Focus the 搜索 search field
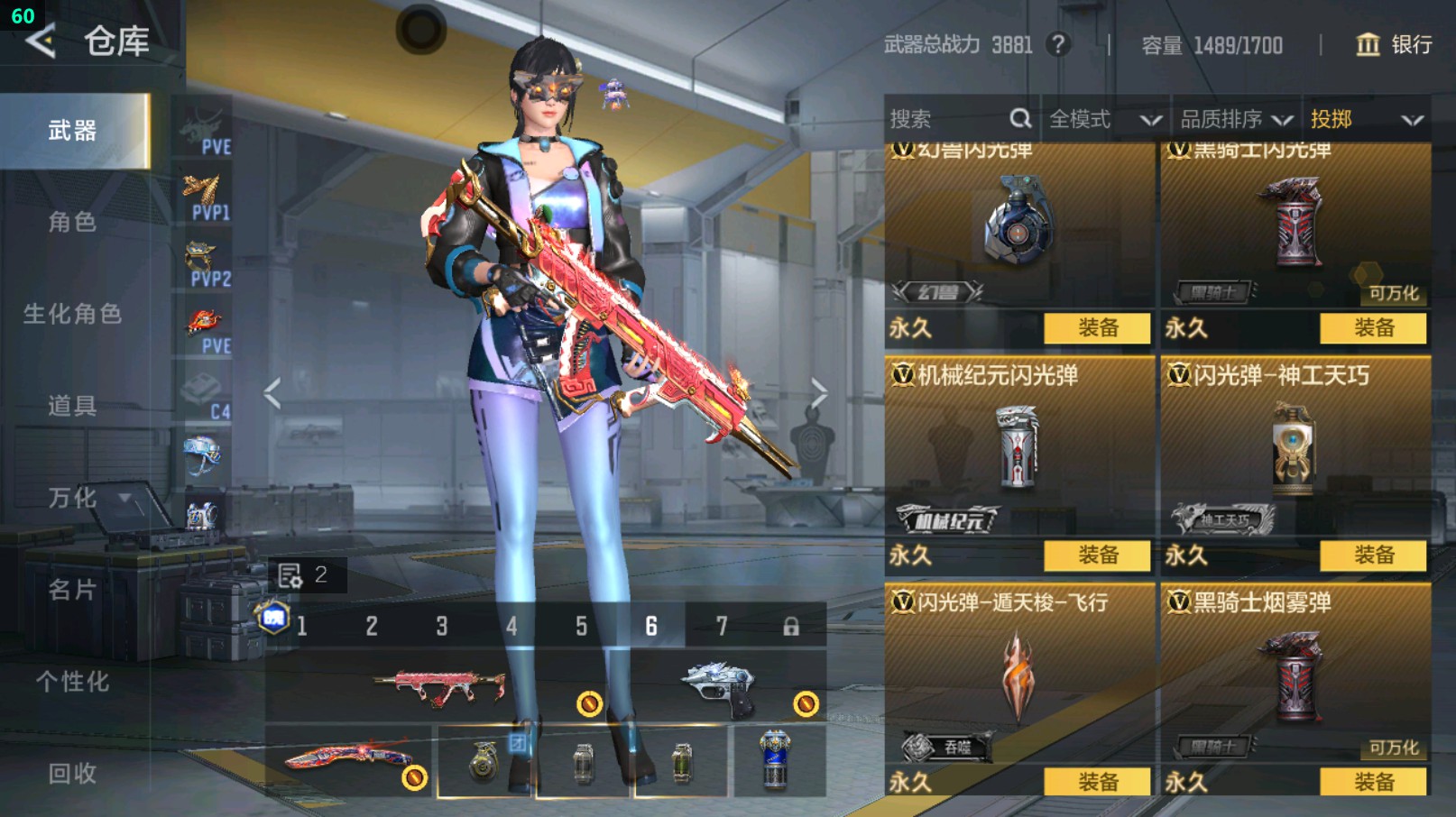1456x817 pixels. point(947,119)
